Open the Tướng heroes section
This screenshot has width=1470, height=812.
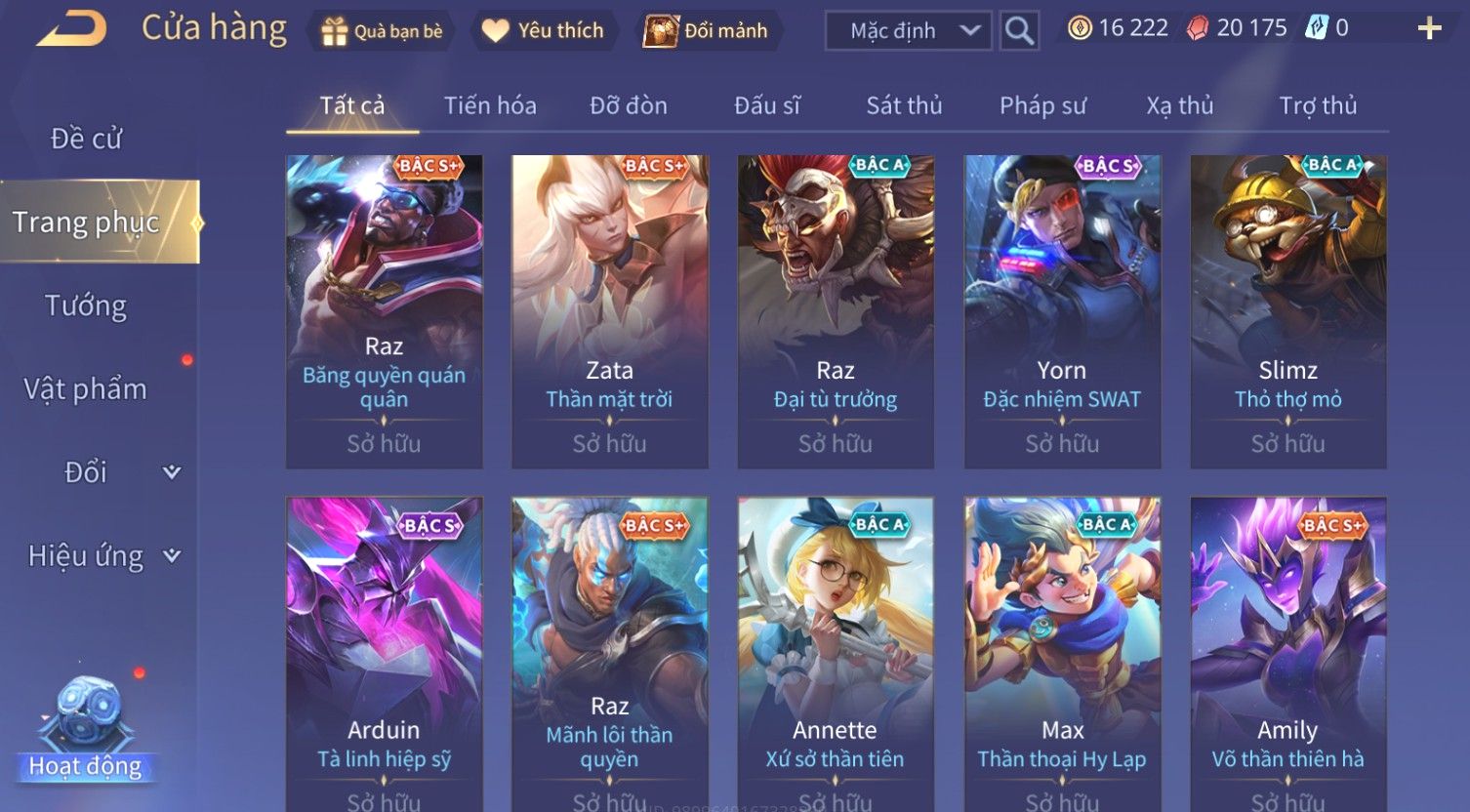86,305
